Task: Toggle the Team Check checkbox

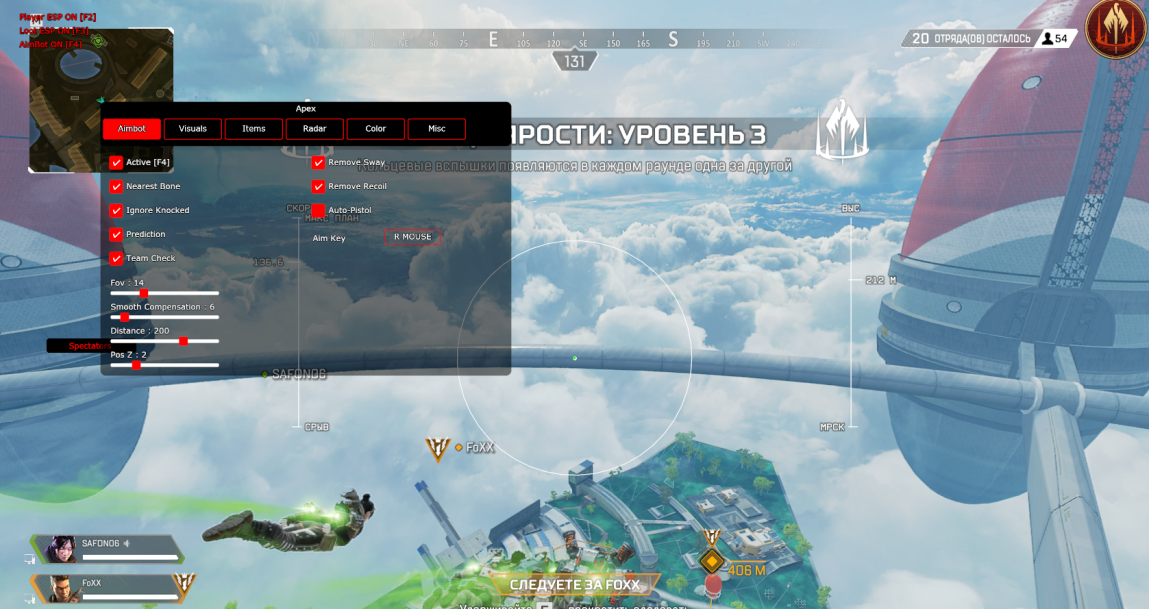Action: coord(117,258)
